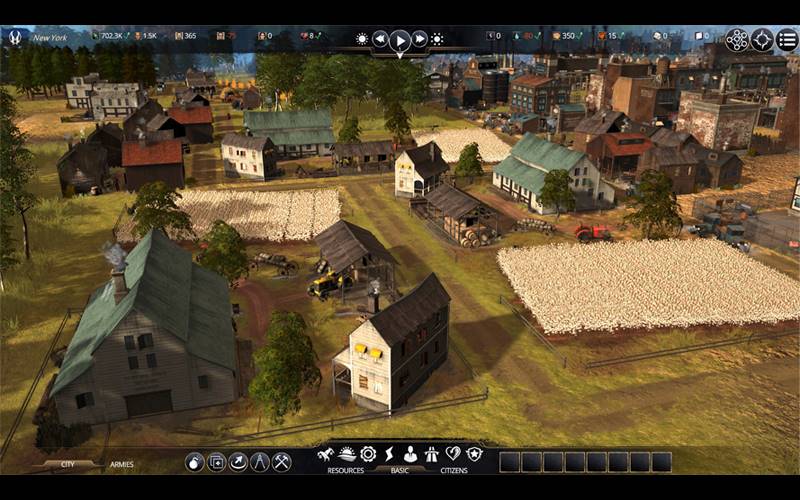
Task: Switch to the Armies tab
Action: point(122,465)
